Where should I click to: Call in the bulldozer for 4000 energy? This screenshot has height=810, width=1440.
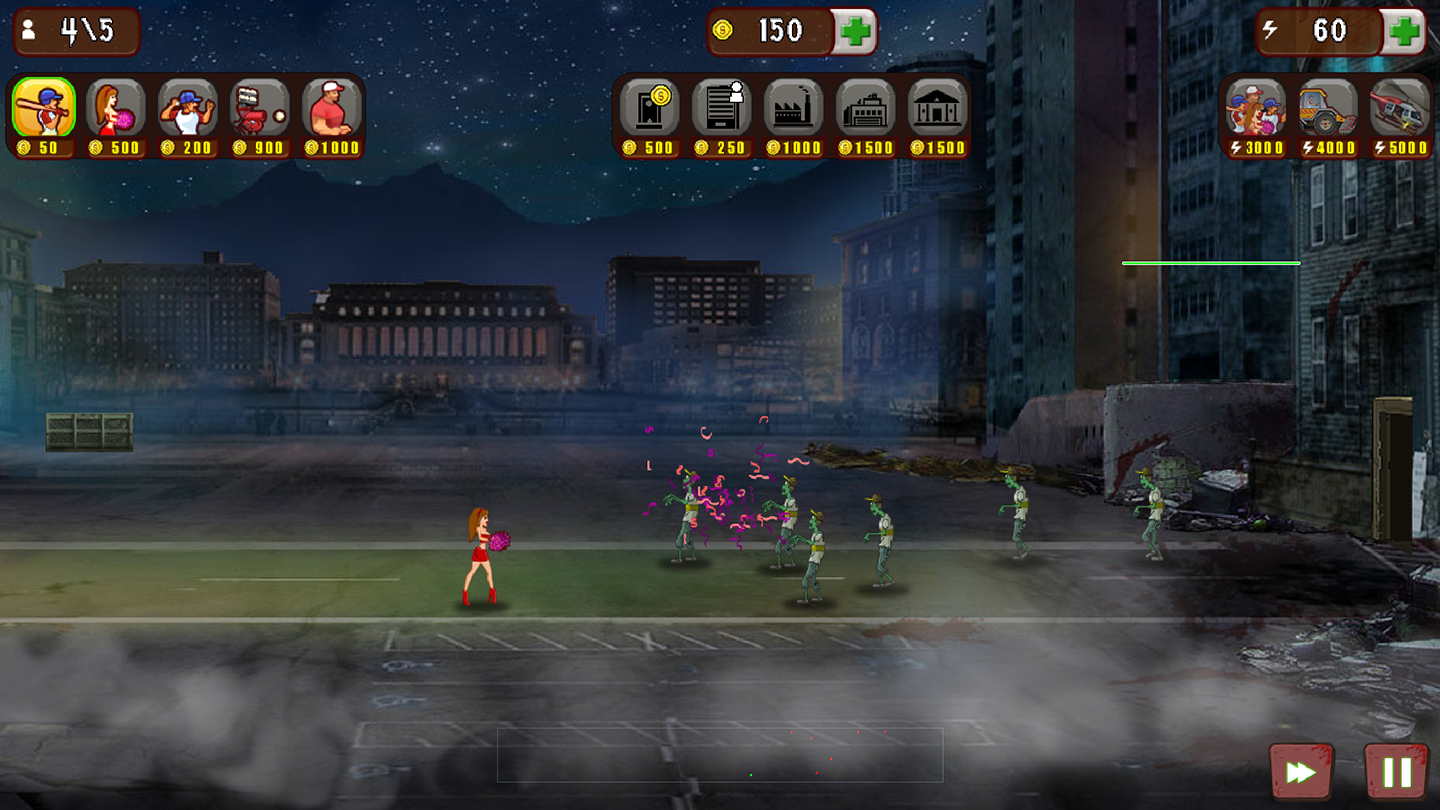point(1328,108)
